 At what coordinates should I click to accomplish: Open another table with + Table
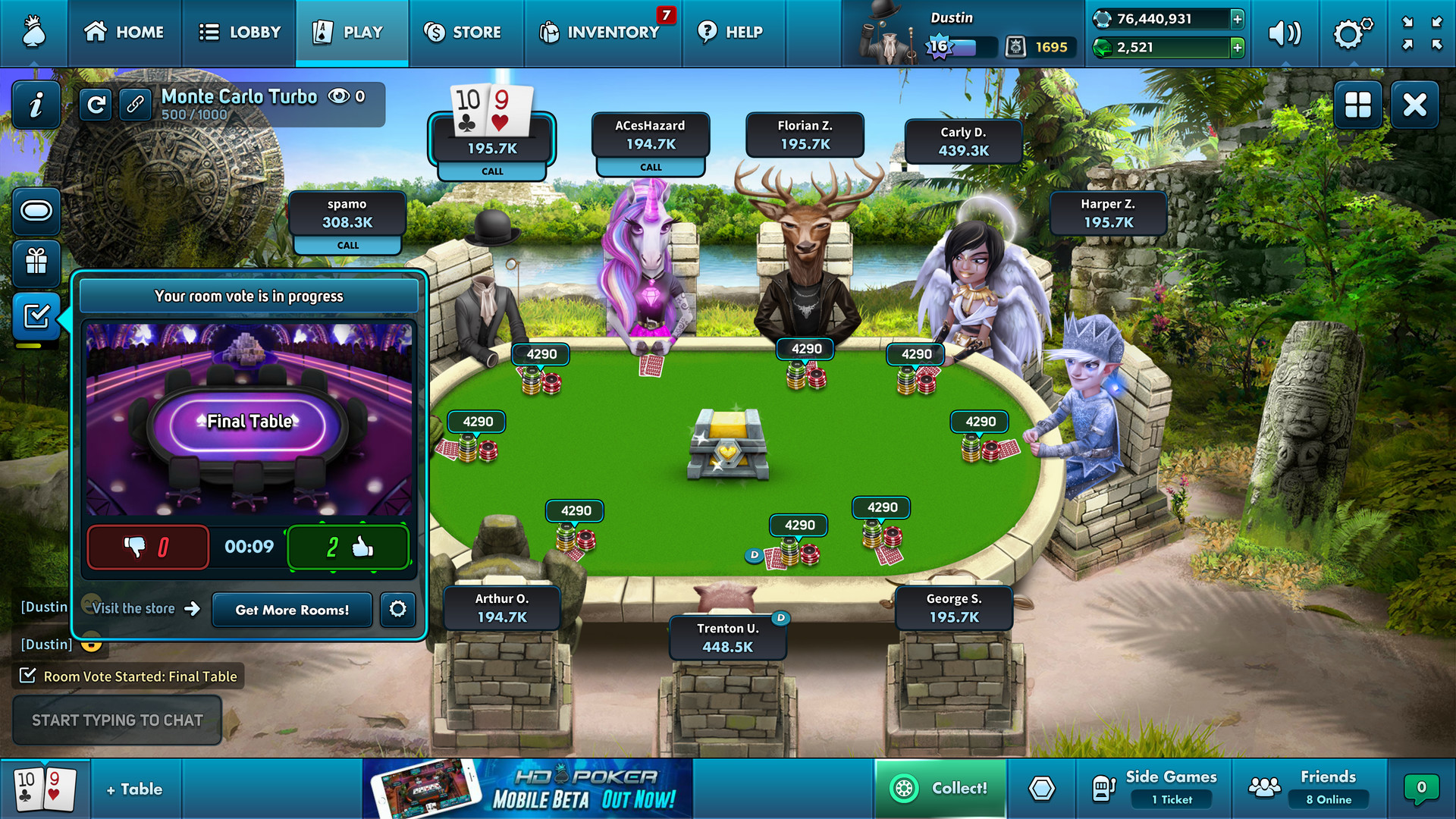click(135, 789)
